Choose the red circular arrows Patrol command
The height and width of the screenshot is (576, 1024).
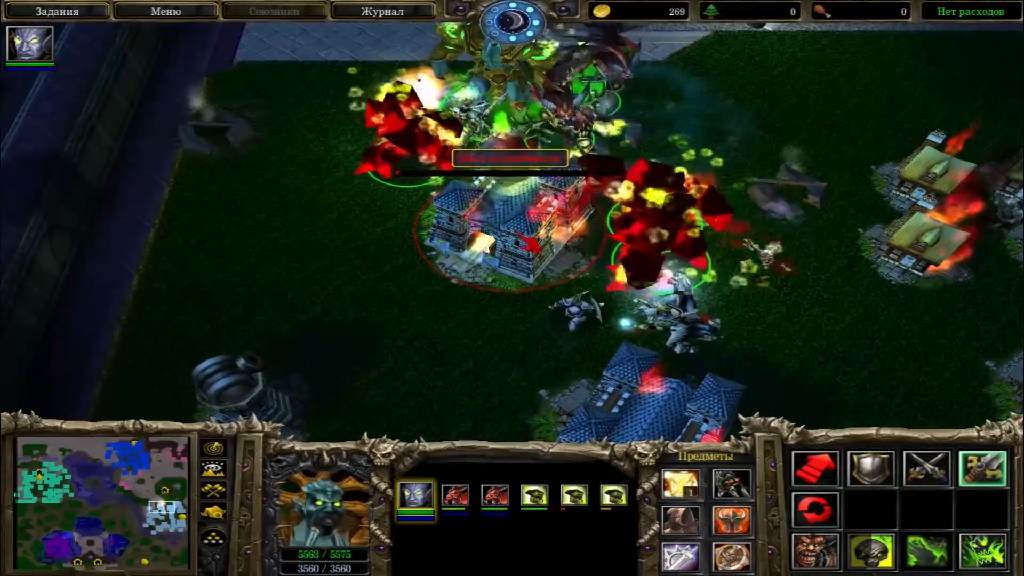coord(815,509)
